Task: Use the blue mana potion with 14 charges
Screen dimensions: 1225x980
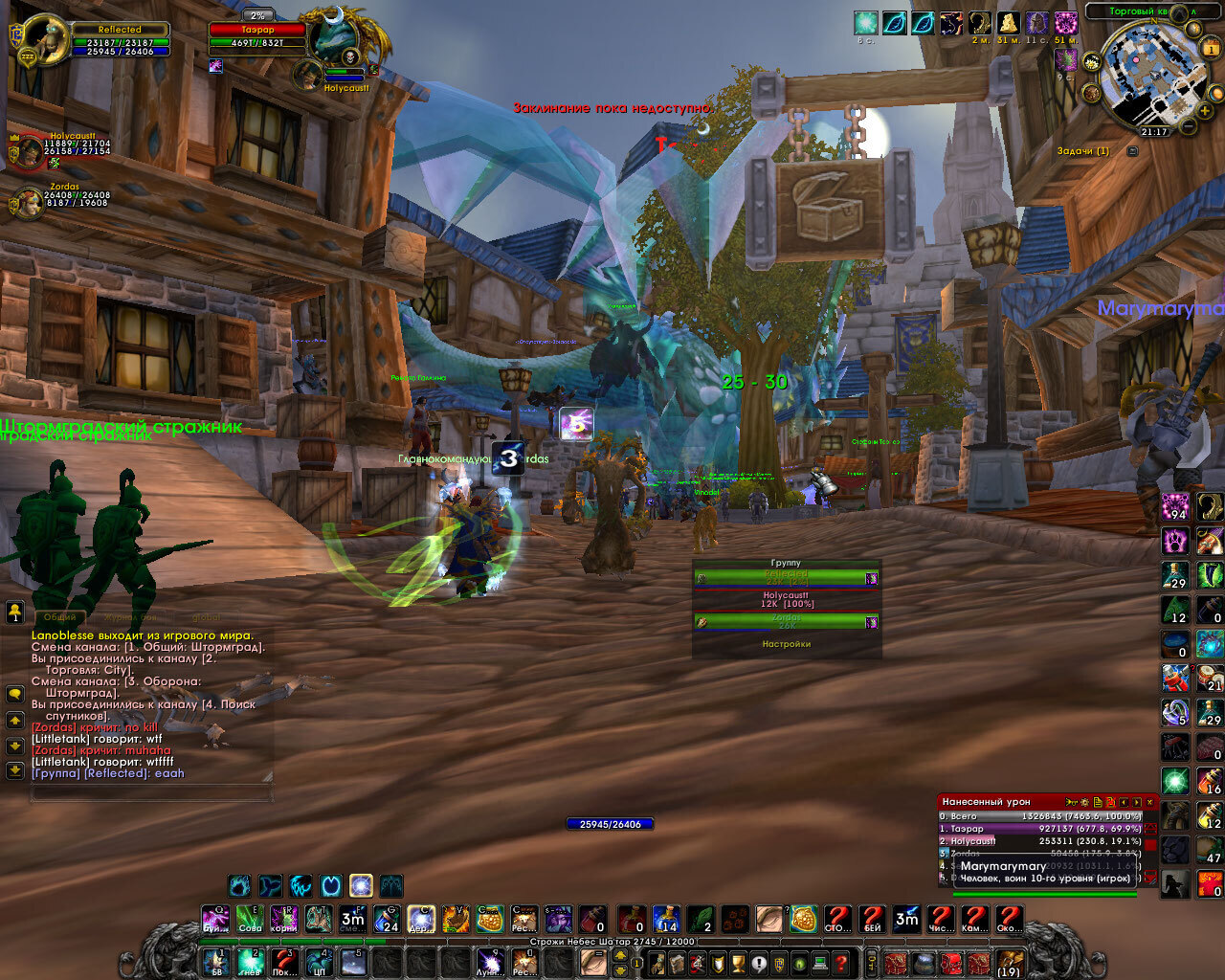Action: [x=666, y=921]
